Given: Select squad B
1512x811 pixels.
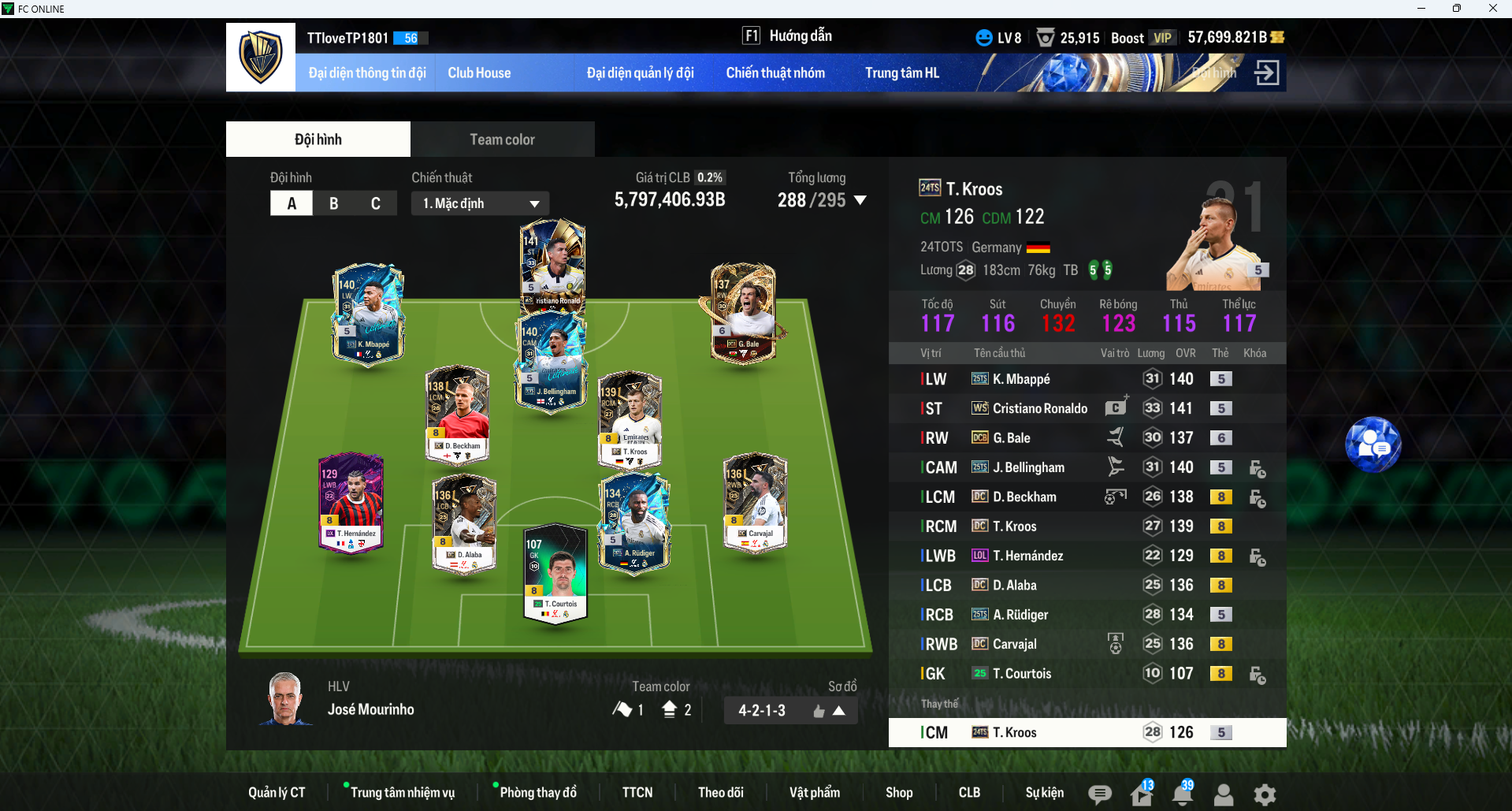Looking at the screenshot, I should pos(333,203).
